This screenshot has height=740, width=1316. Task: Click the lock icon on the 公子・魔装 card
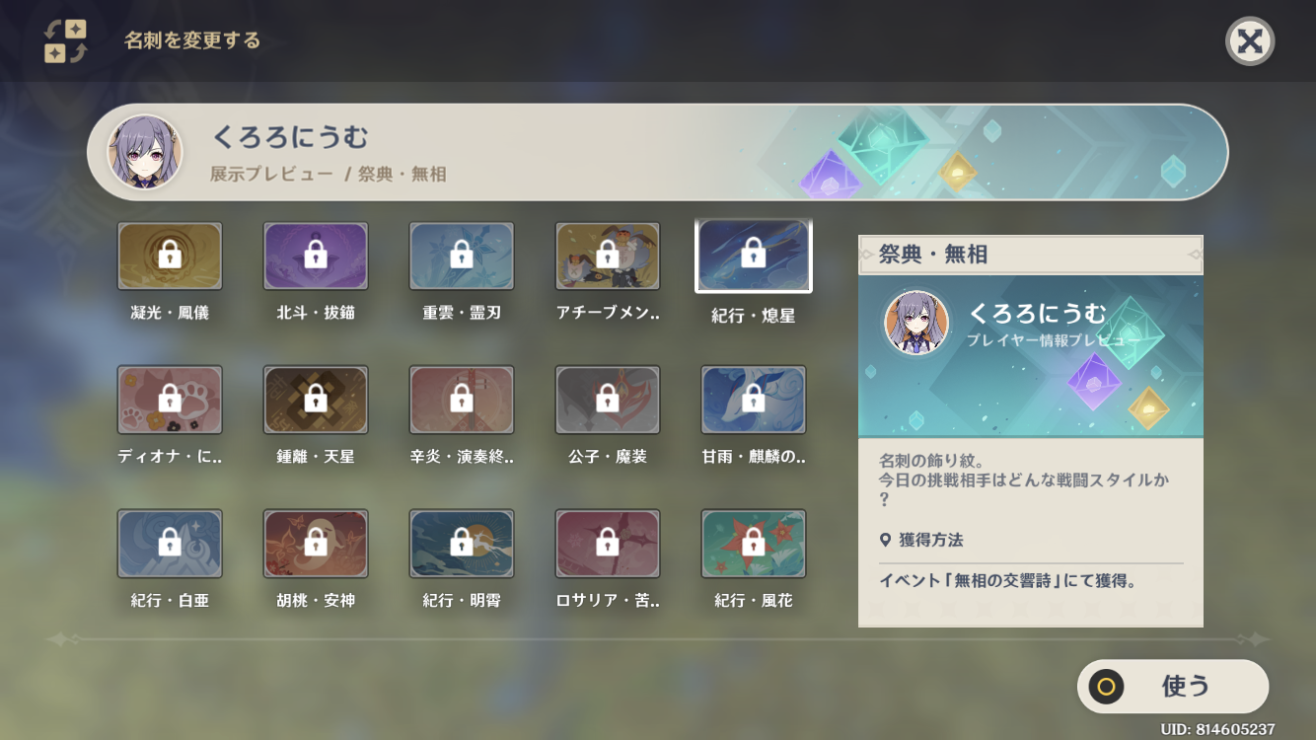[607, 399]
